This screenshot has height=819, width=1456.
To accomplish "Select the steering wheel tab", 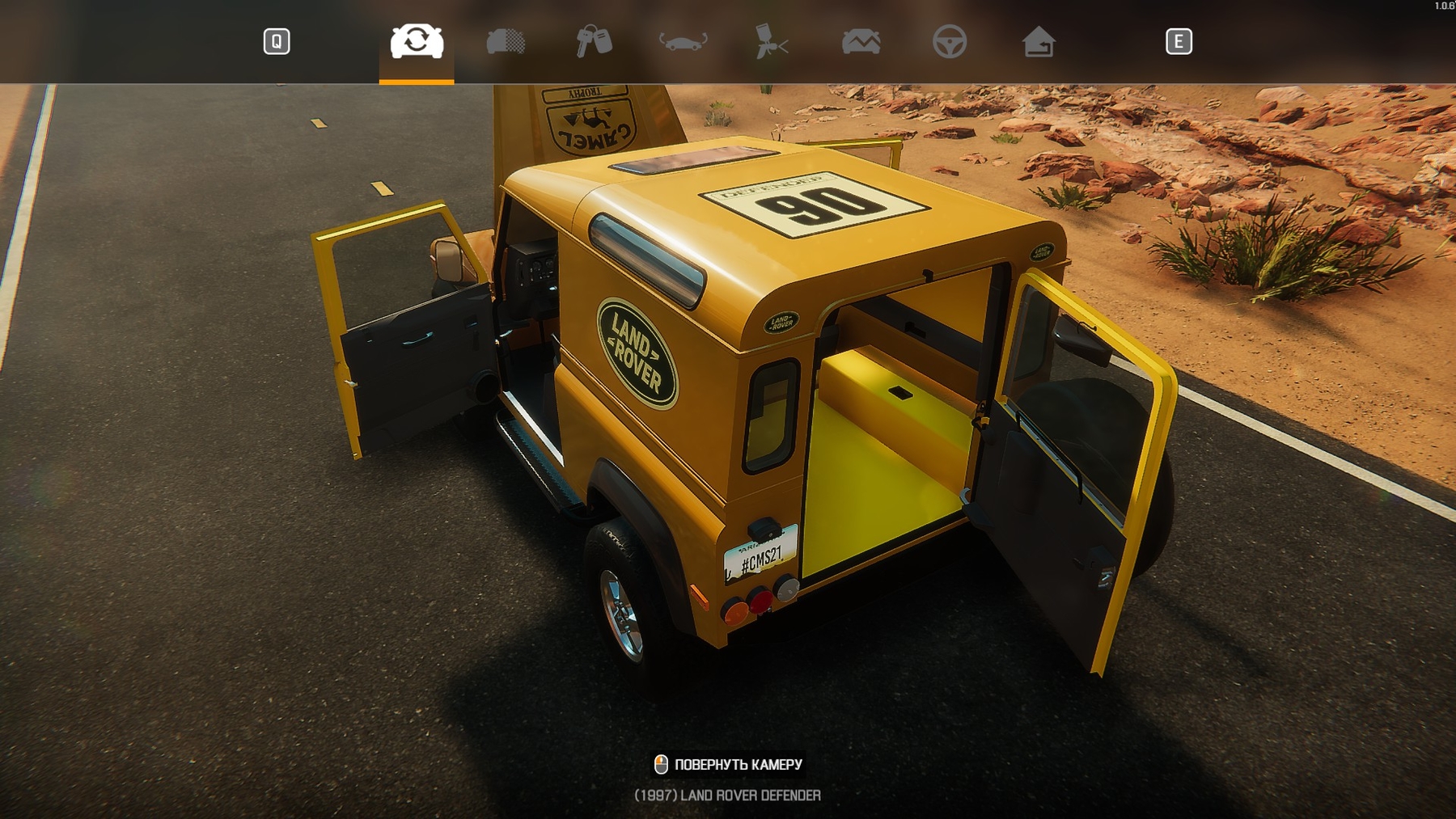I will click(950, 41).
